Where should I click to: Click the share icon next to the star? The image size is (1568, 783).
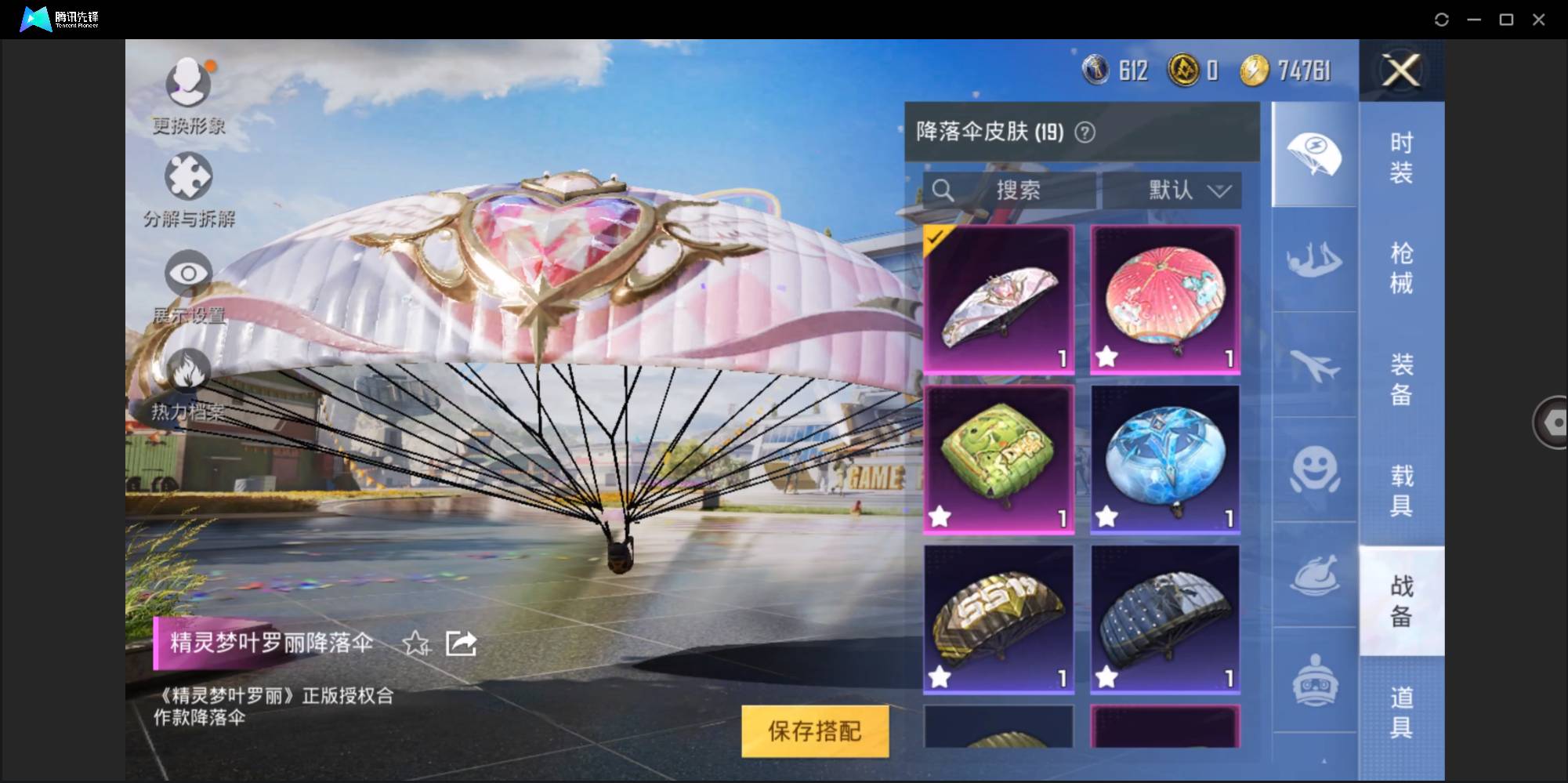tap(459, 643)
